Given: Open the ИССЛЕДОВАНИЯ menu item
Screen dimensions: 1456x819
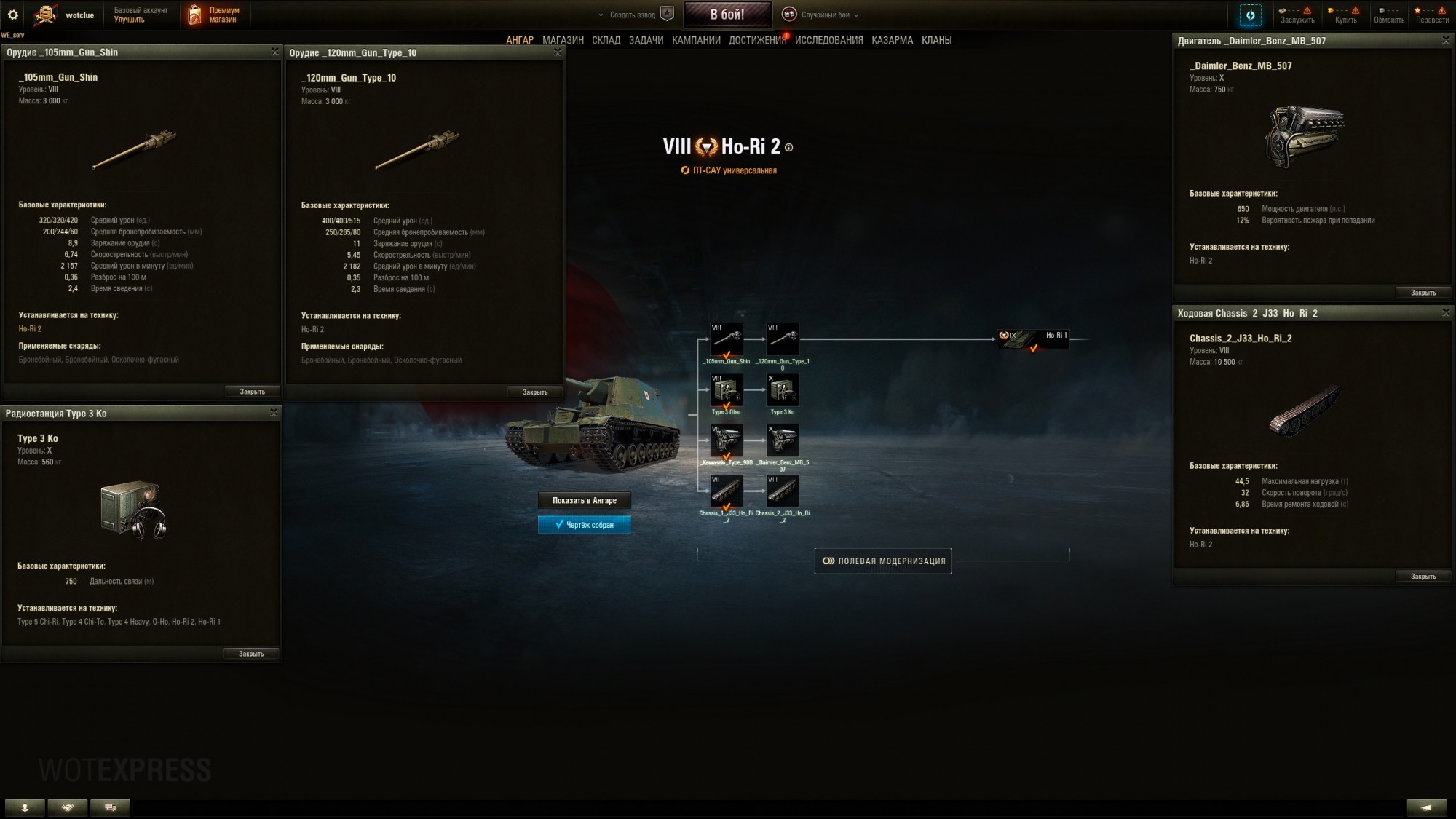Looking at the screenshot, I should point(828,40).
